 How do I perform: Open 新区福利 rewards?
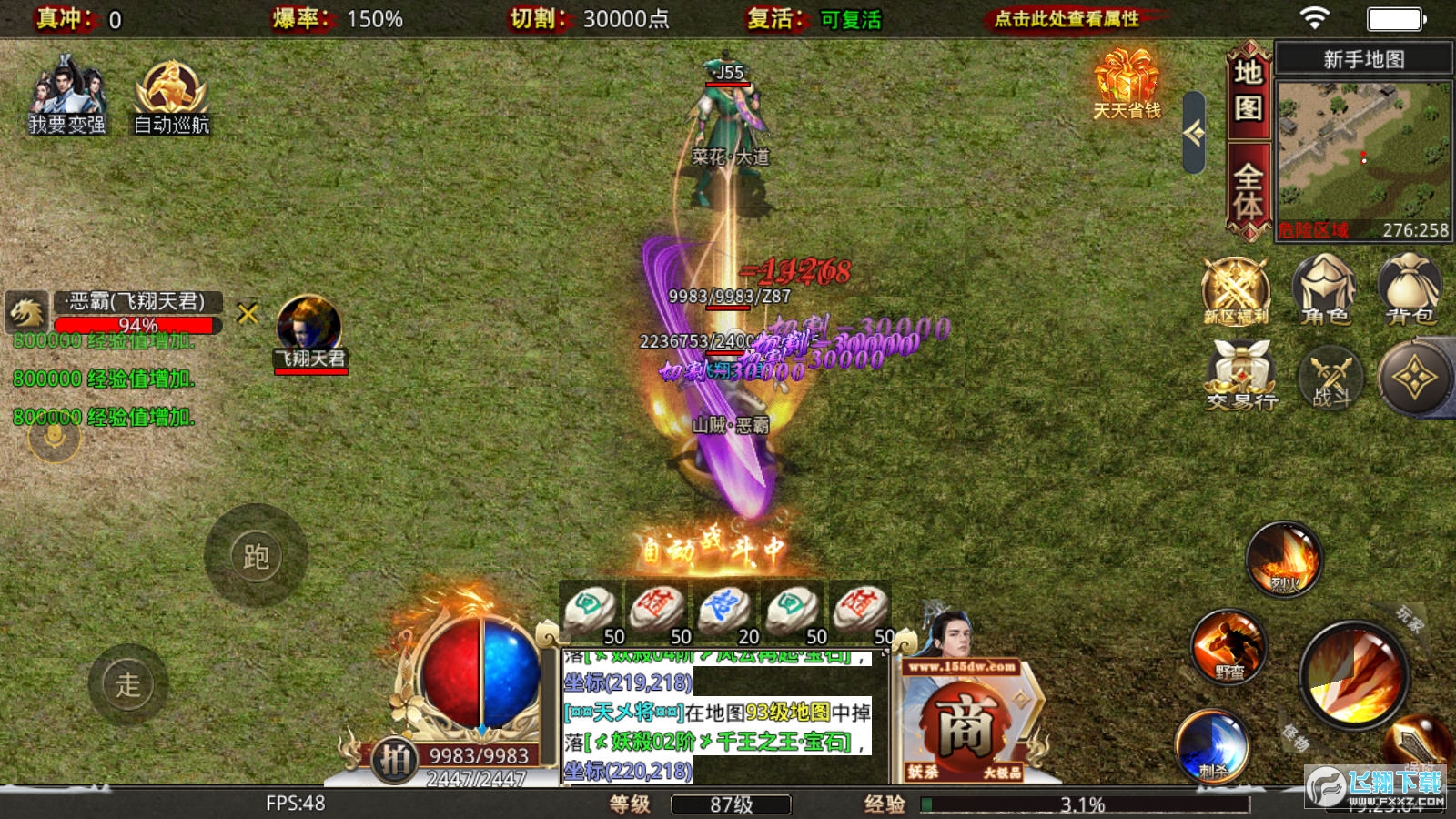[x=1236, y=290]
